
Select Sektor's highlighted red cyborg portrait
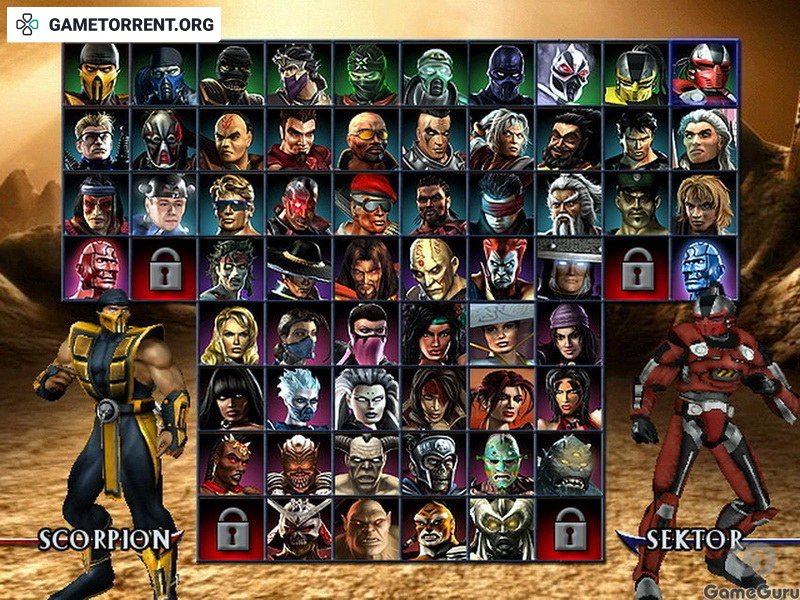click(704, 73)
